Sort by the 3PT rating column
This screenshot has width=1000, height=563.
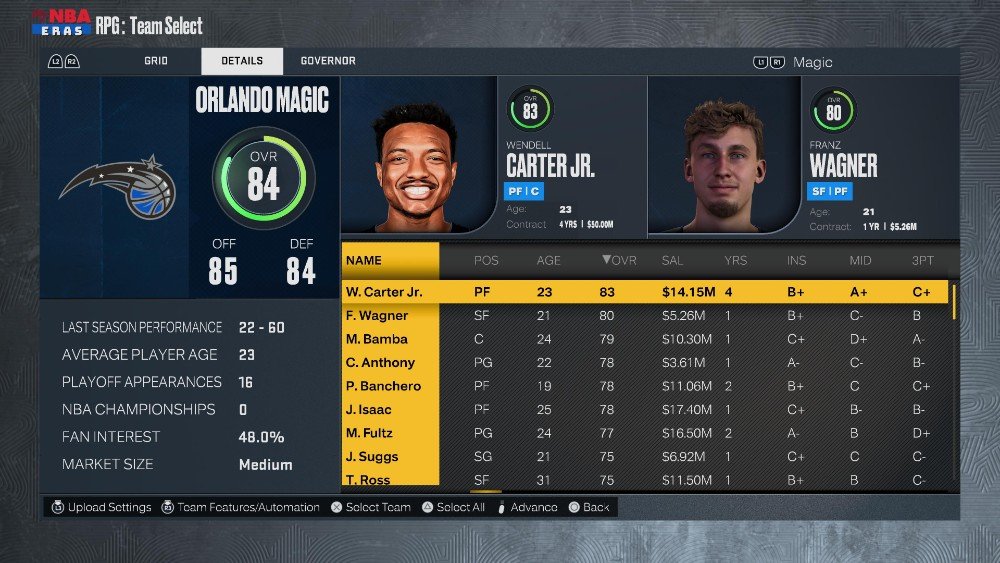pyautogui.click(x=922, y=261)
